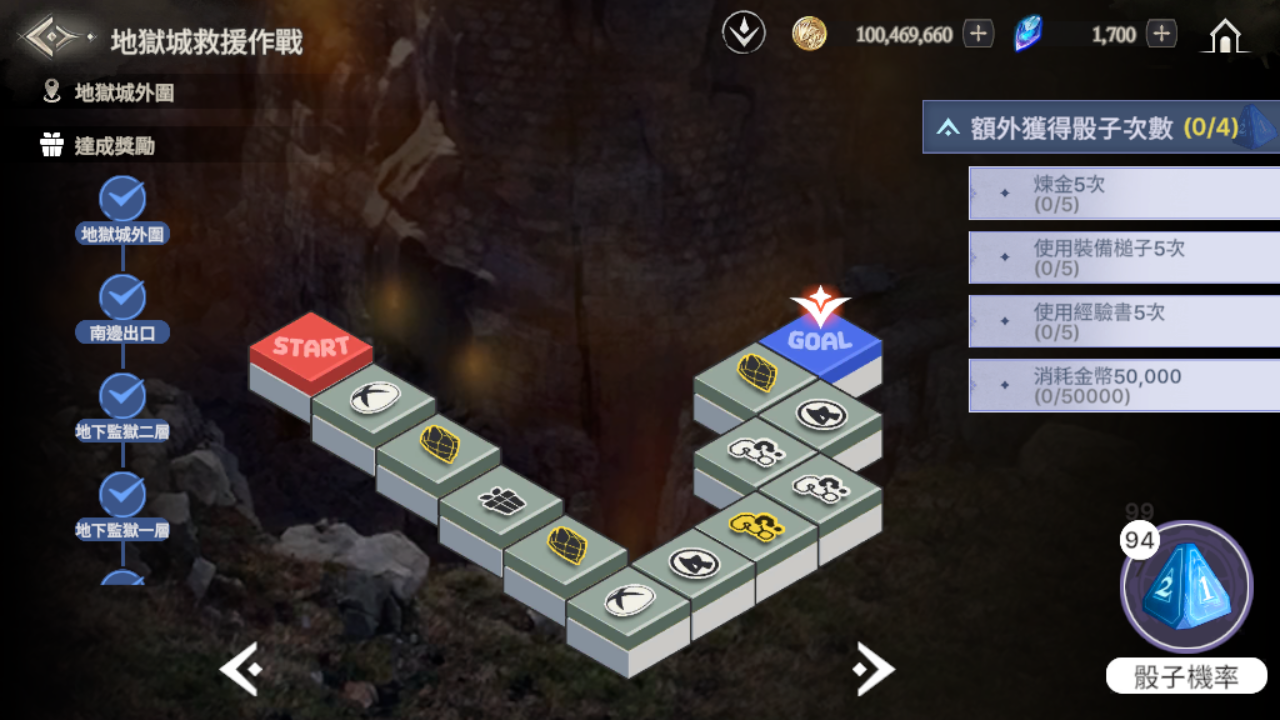Add blue gems with the plus button
The image size is (1280, 720).
coord(1161,34)
